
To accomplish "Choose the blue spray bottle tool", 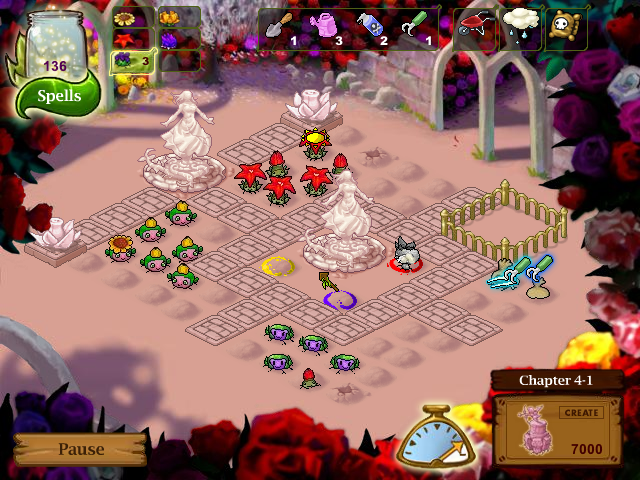I will (372, 28).
